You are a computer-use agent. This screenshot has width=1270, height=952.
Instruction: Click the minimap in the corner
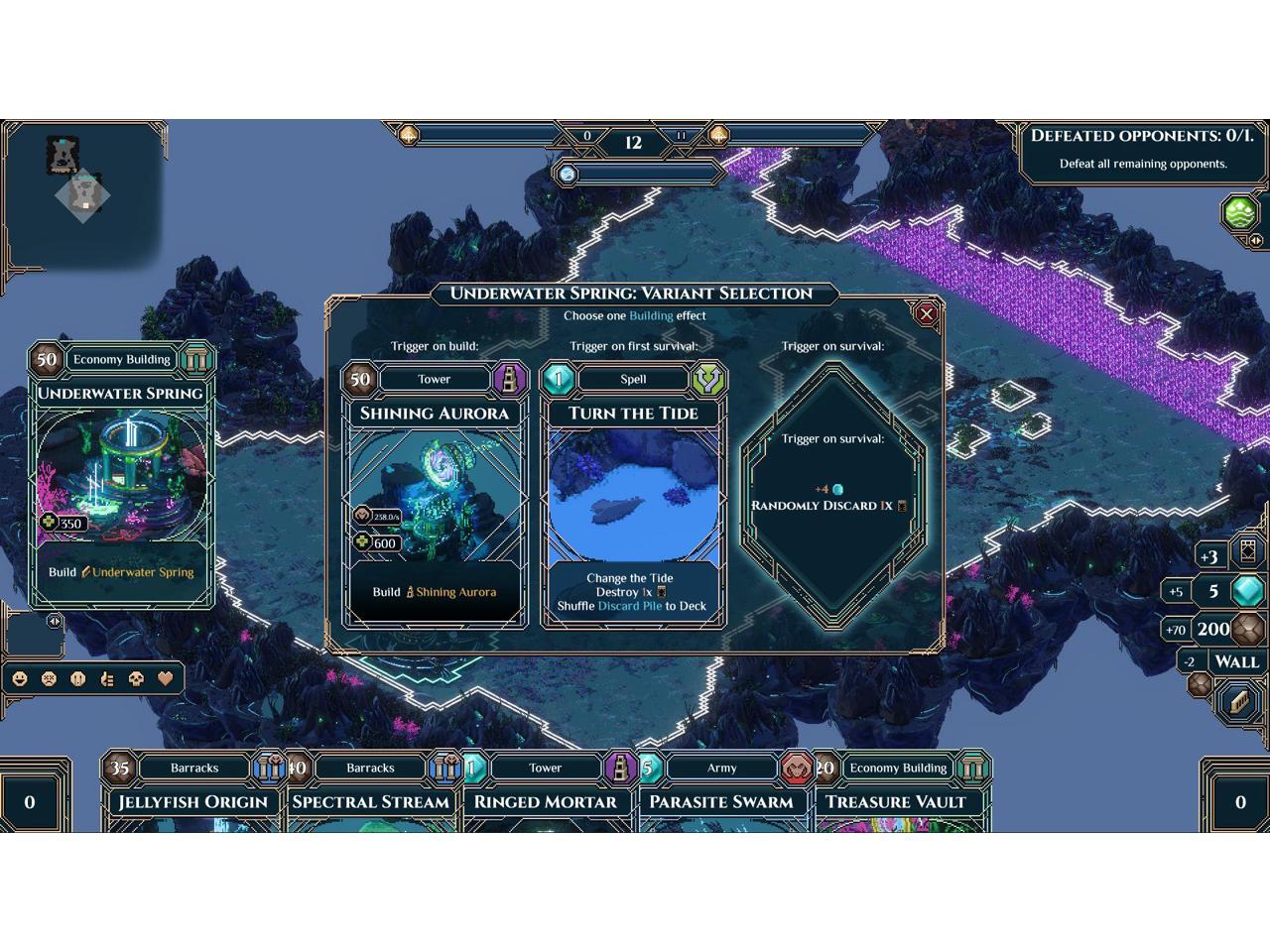point(81,193)
